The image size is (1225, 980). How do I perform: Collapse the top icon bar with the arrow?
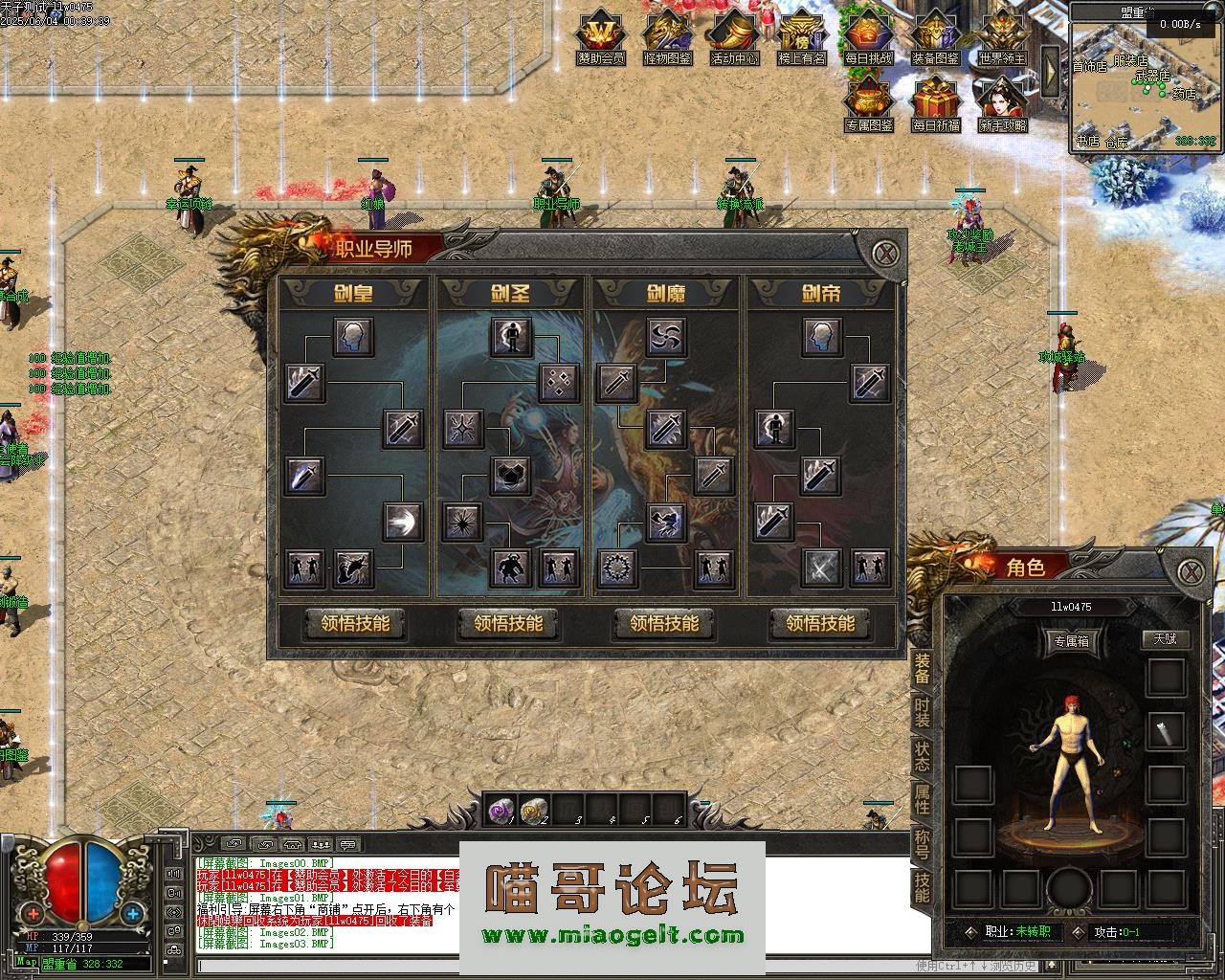click(1050, 69)
